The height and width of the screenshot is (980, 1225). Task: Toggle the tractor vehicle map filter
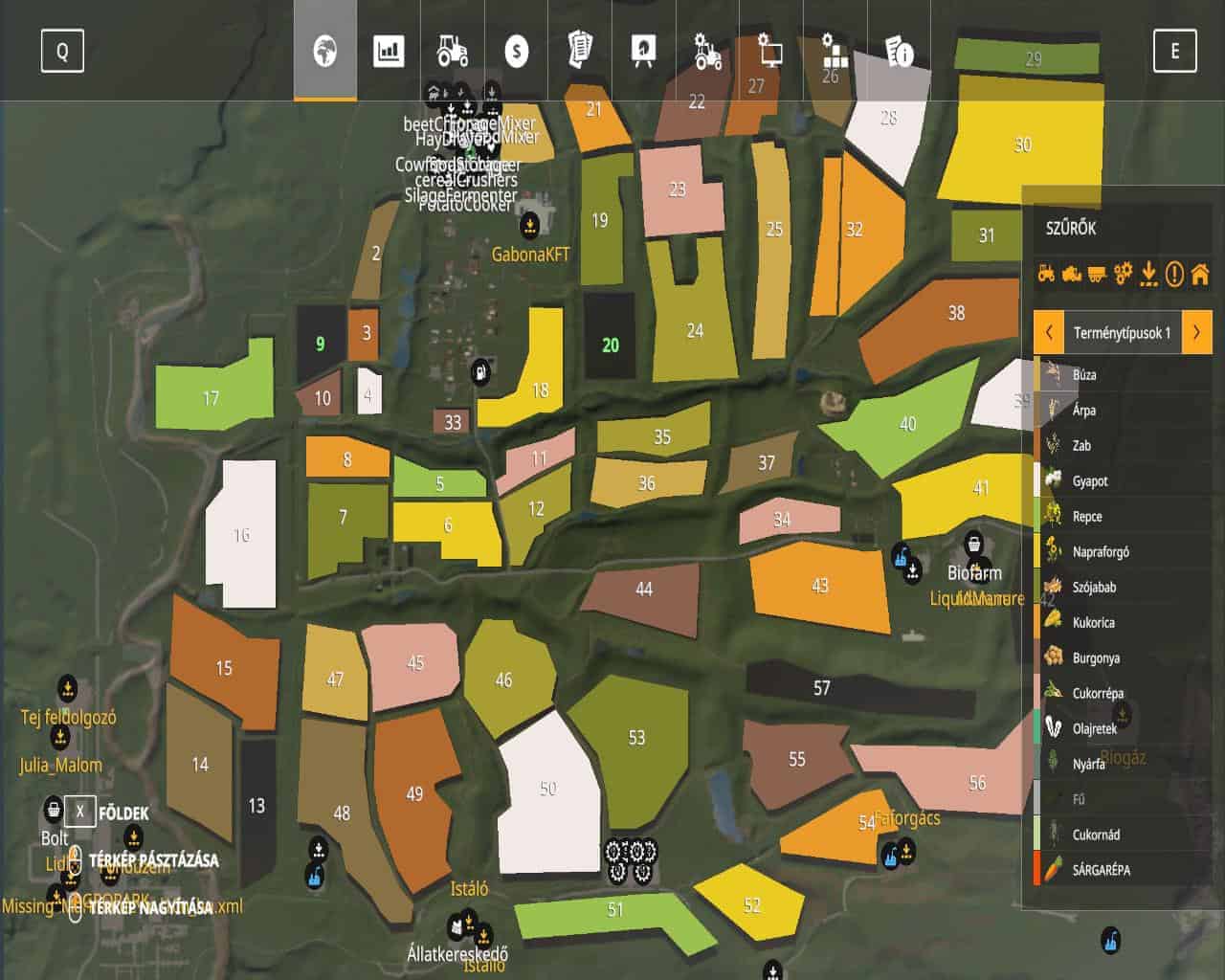tap(1046, 275)
